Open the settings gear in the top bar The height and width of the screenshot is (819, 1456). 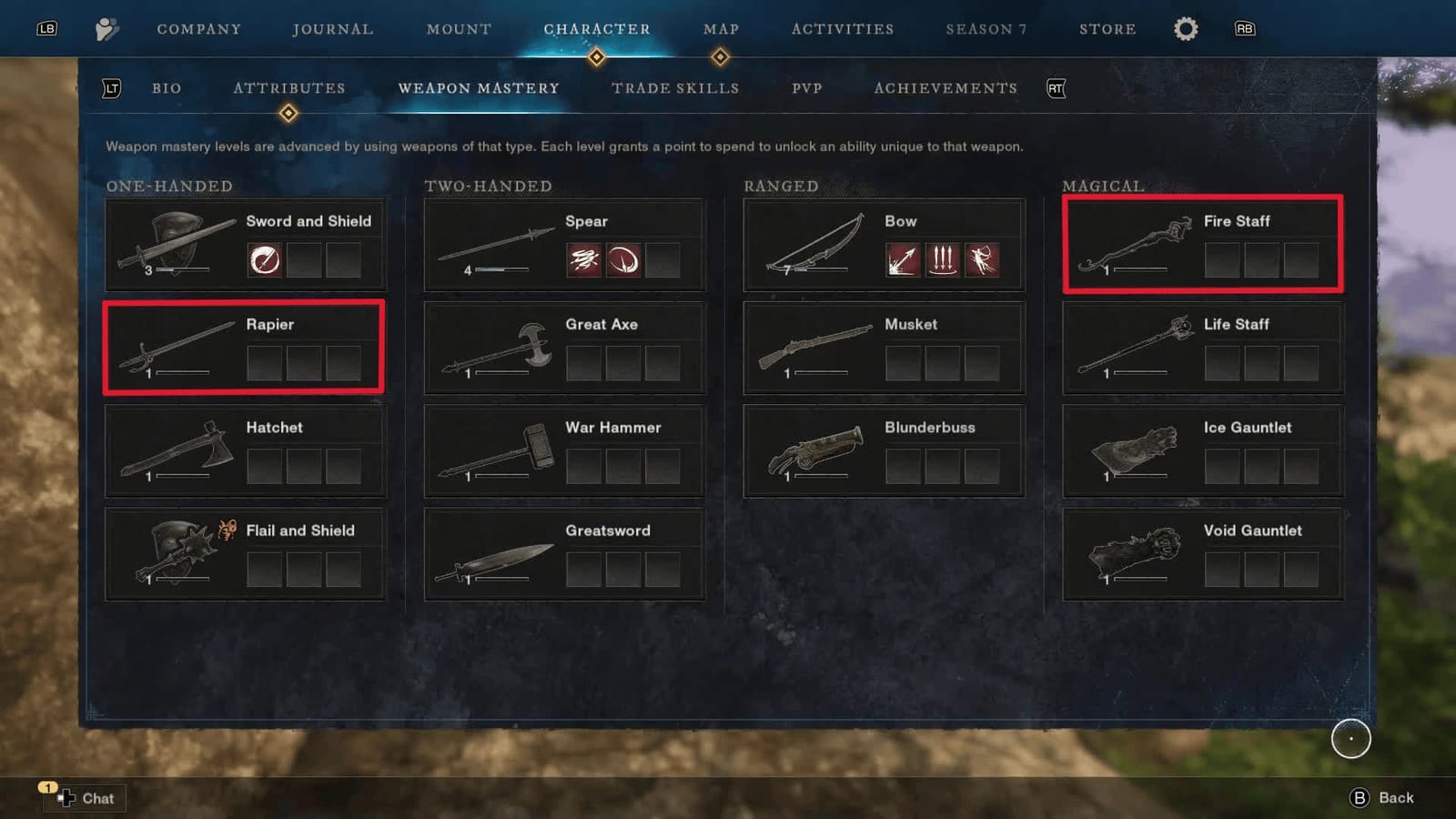(1185, 28)
